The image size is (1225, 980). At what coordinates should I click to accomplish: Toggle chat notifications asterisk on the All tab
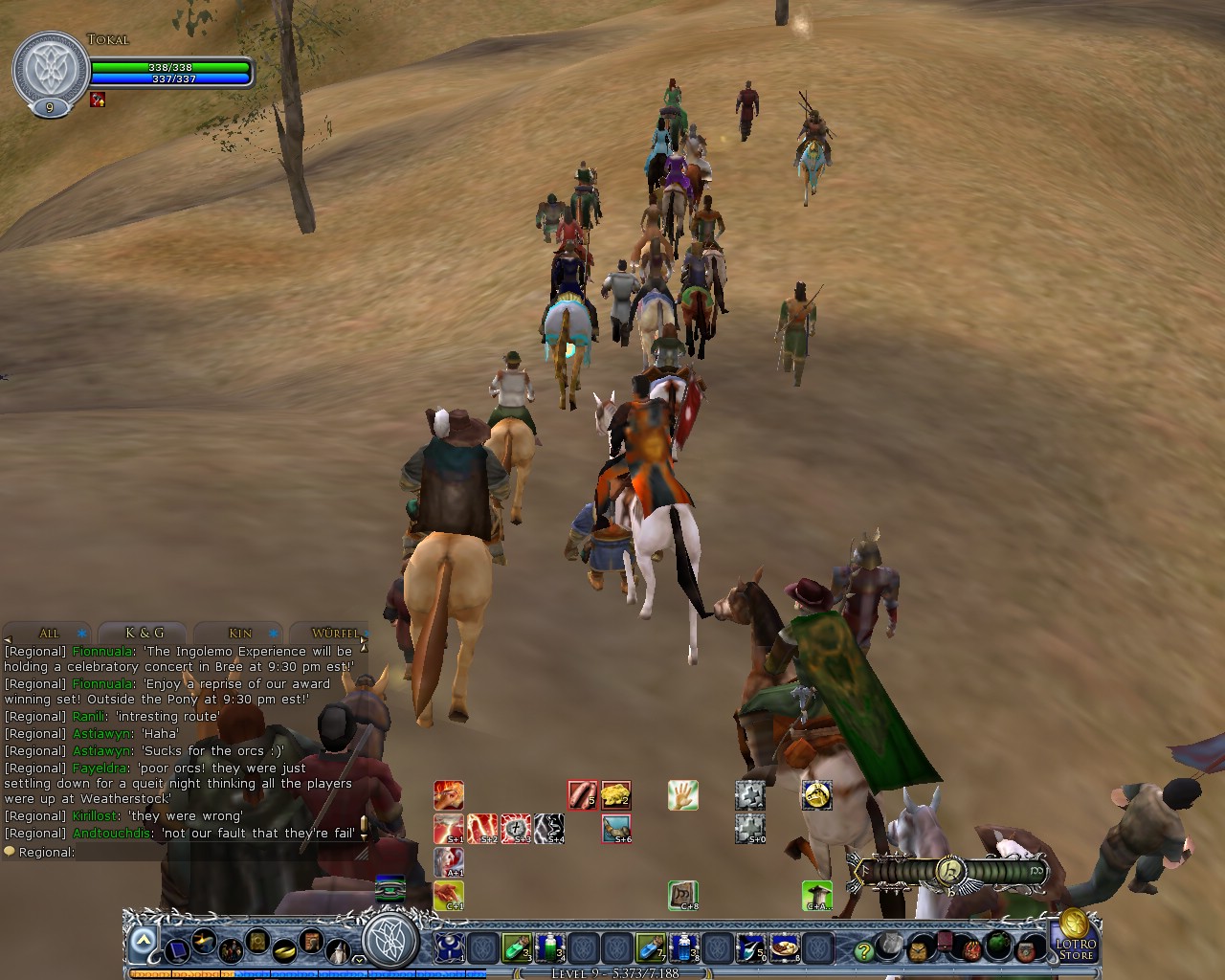tap(80, 633)
